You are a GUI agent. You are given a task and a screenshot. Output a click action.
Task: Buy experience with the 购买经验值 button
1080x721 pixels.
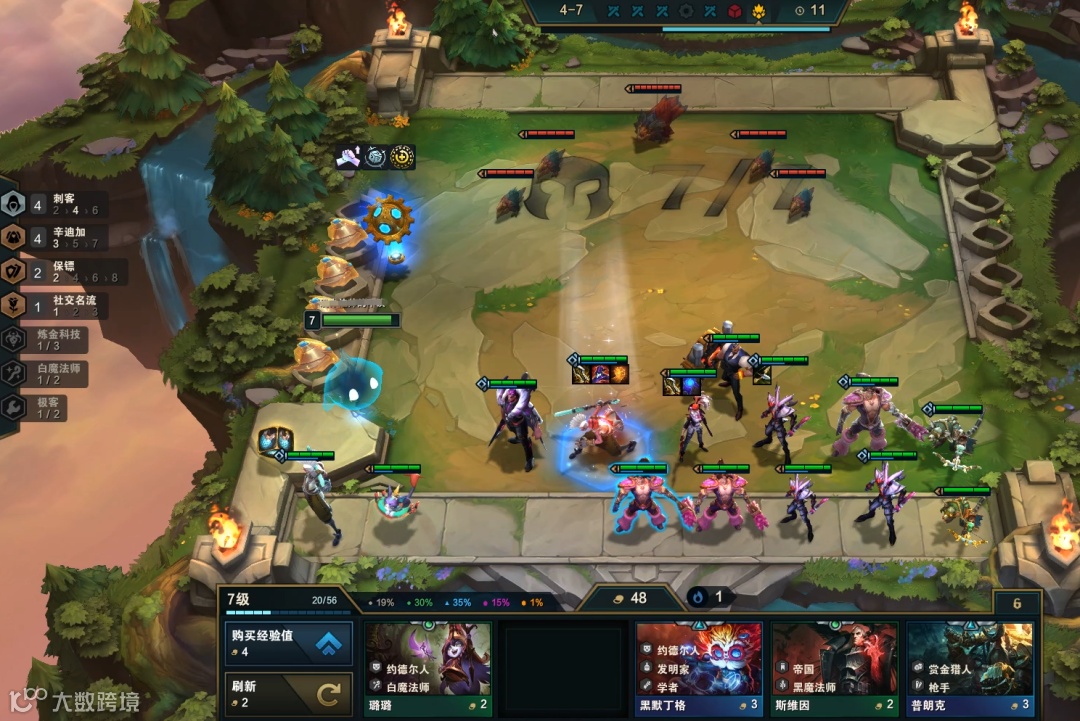click(288, 644)
